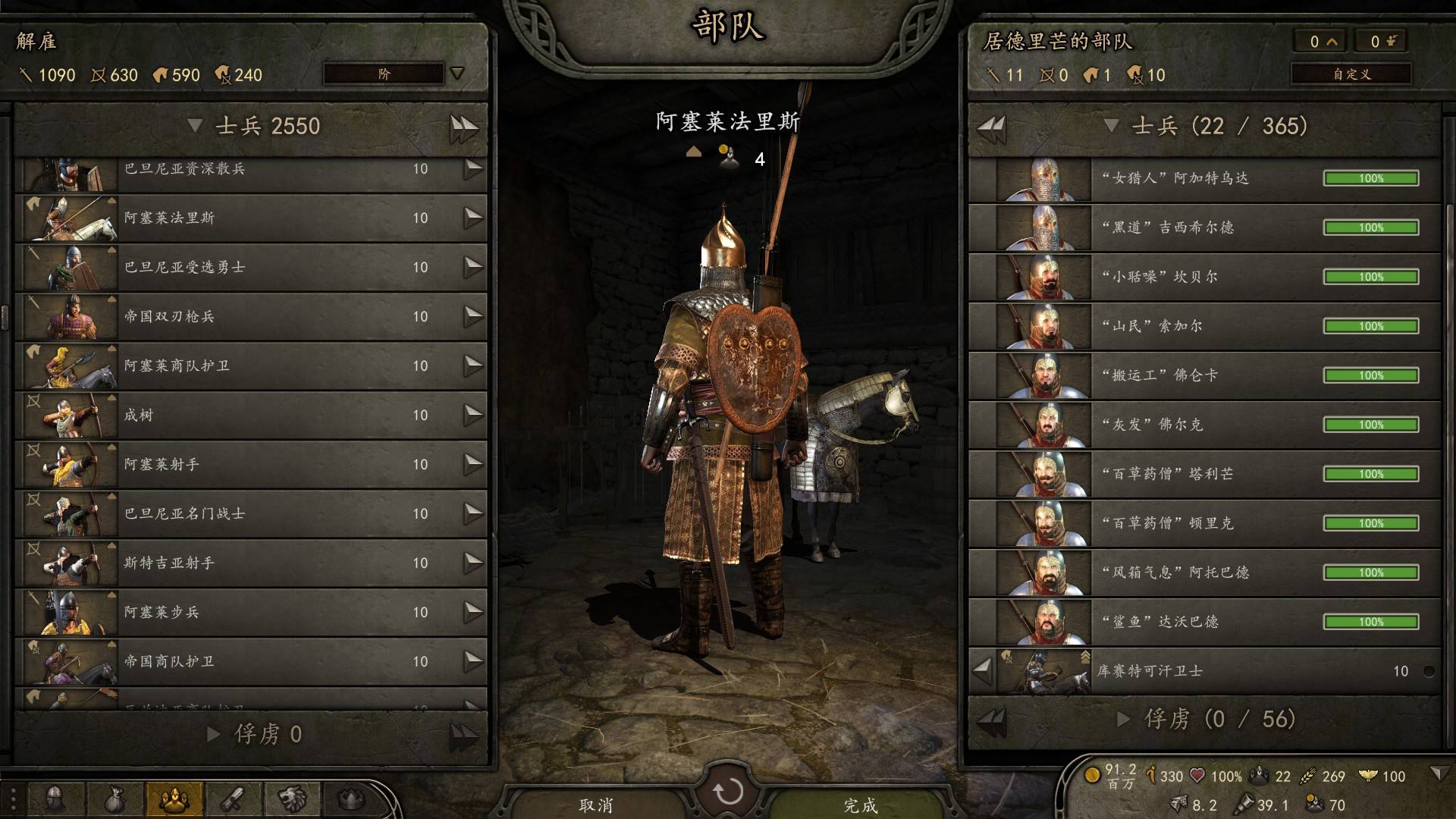The height and width of the screenshot is (819, 1456).
Task: Move 库赛特可汗卫士 back using its left arrow
Action: tap(982, 670)
